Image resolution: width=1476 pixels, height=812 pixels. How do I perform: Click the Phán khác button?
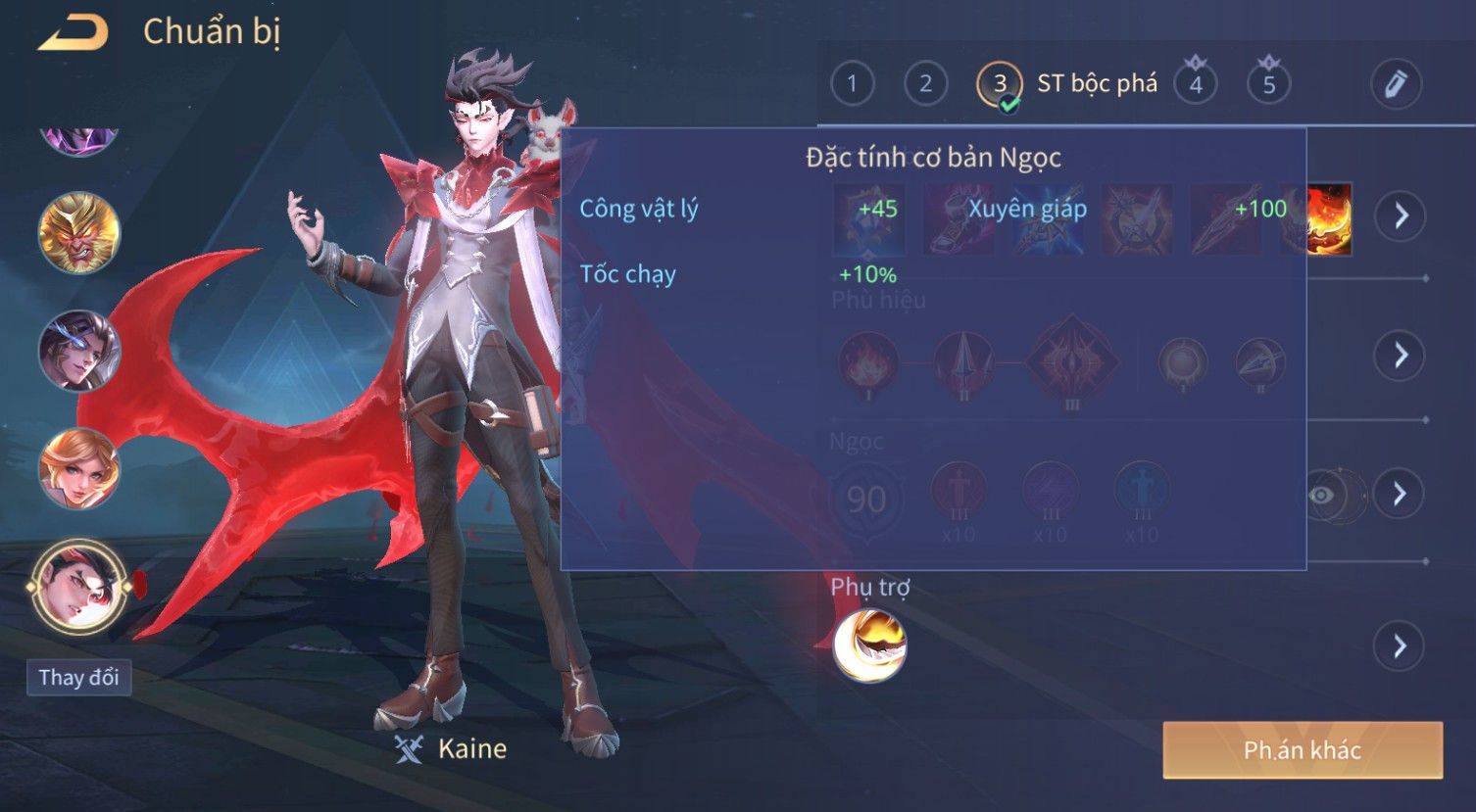tap(1302, 750)
